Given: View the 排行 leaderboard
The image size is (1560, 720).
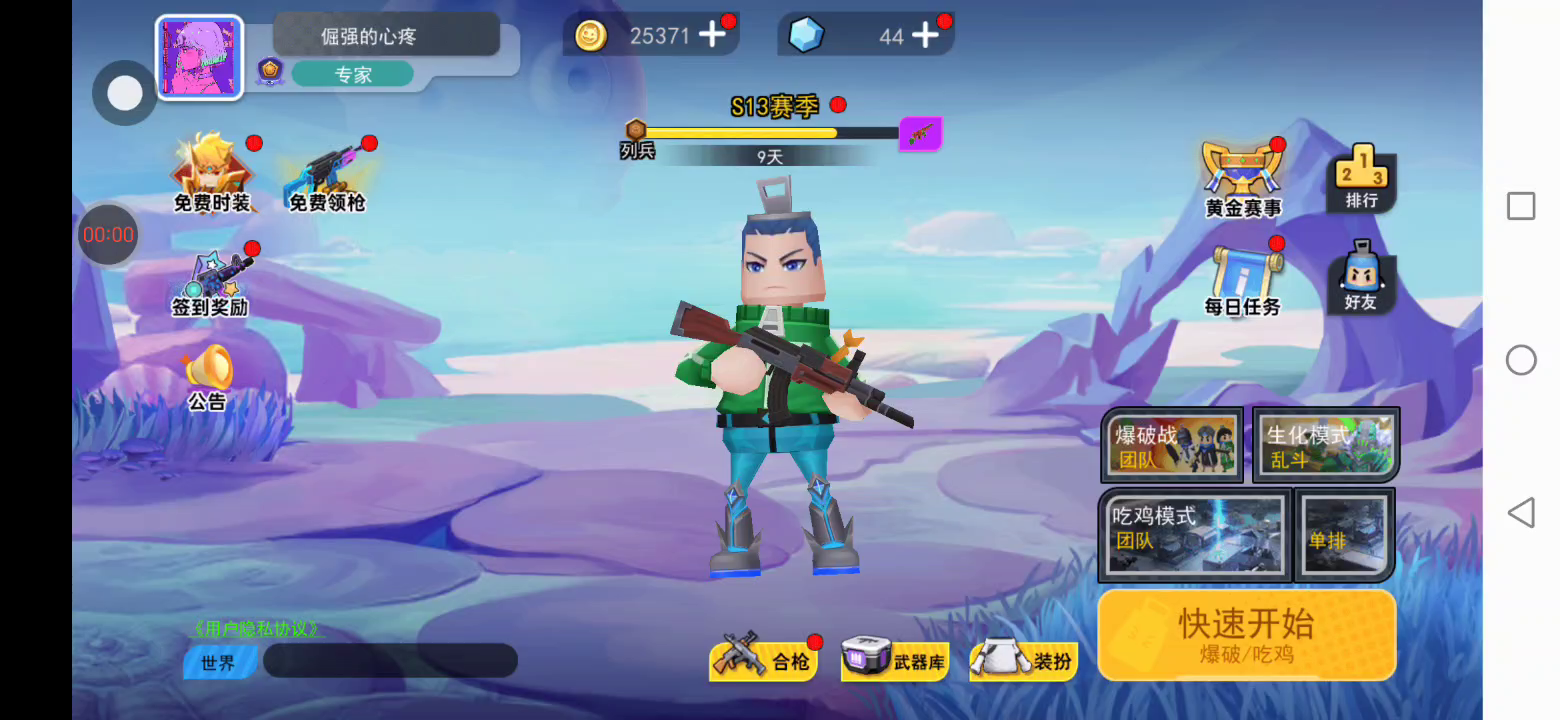Looking at the screenshot, I should tap(1361, 178).
